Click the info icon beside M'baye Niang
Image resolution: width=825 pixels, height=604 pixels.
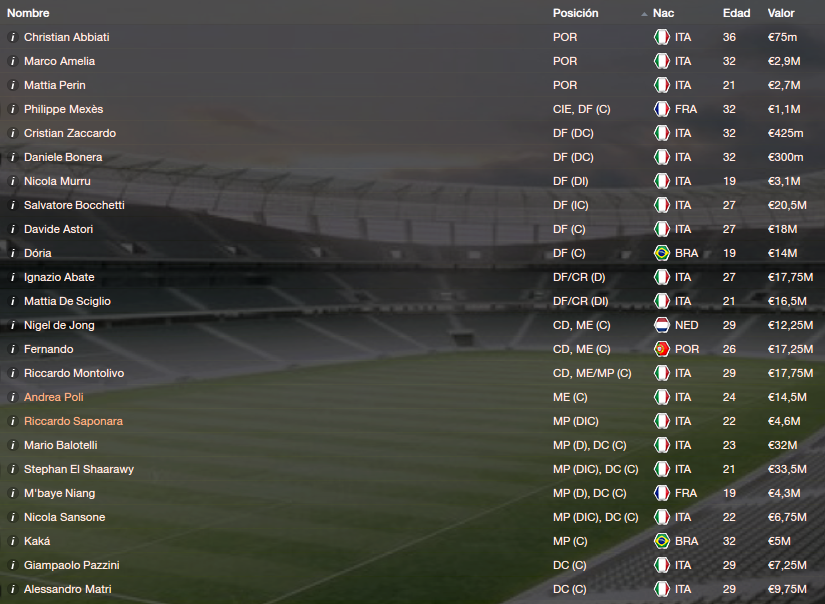[x=12, y=493]
